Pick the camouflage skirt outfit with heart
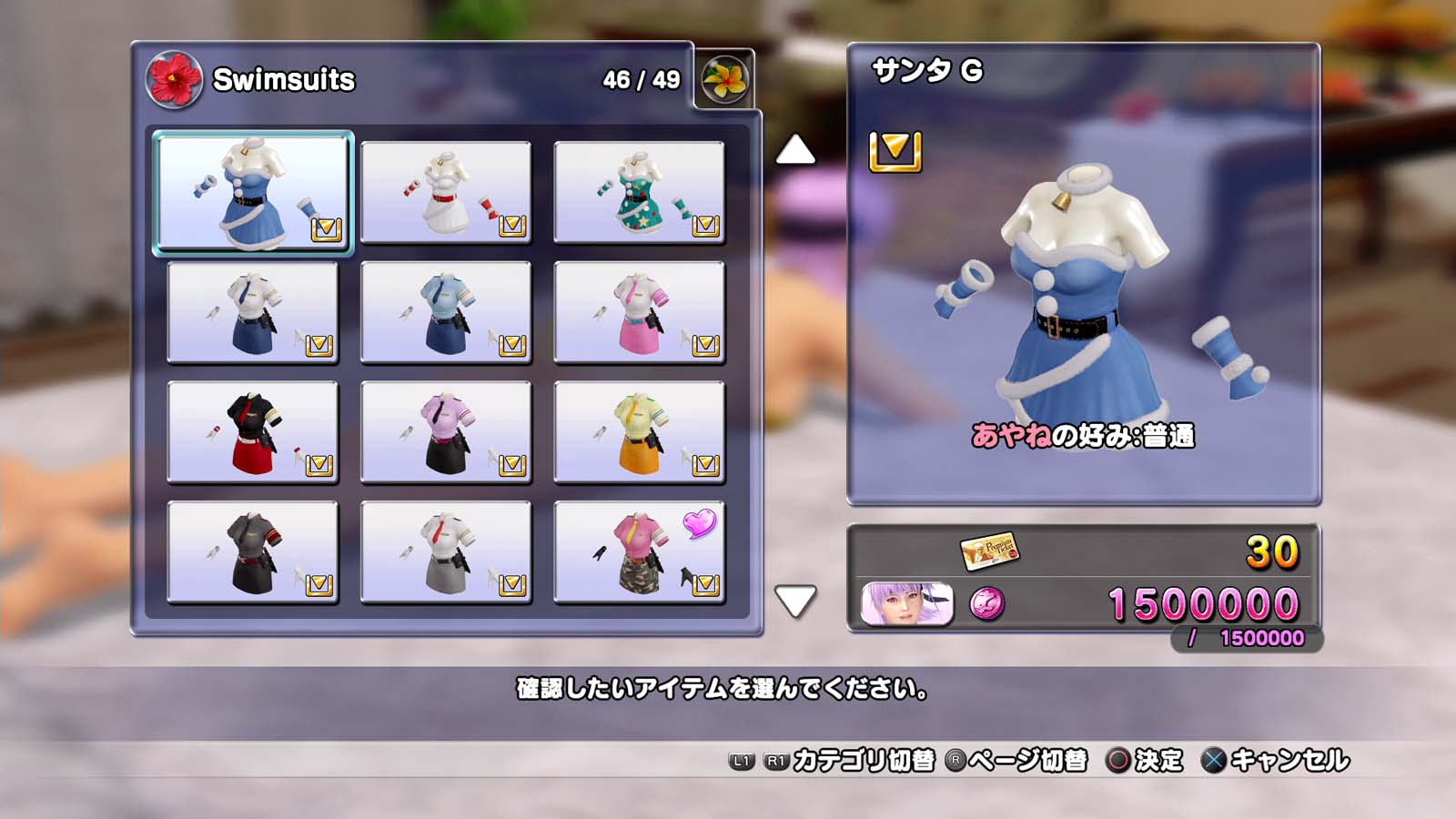This screenshot has width=1456, height=819. click(639, 552)
